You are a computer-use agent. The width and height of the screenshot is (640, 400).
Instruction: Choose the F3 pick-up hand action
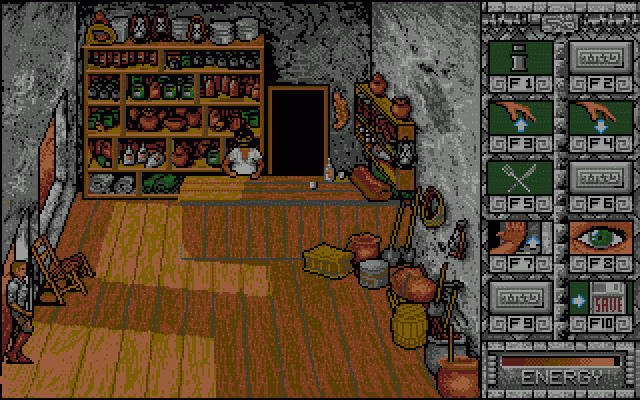(x=518, y=116)
